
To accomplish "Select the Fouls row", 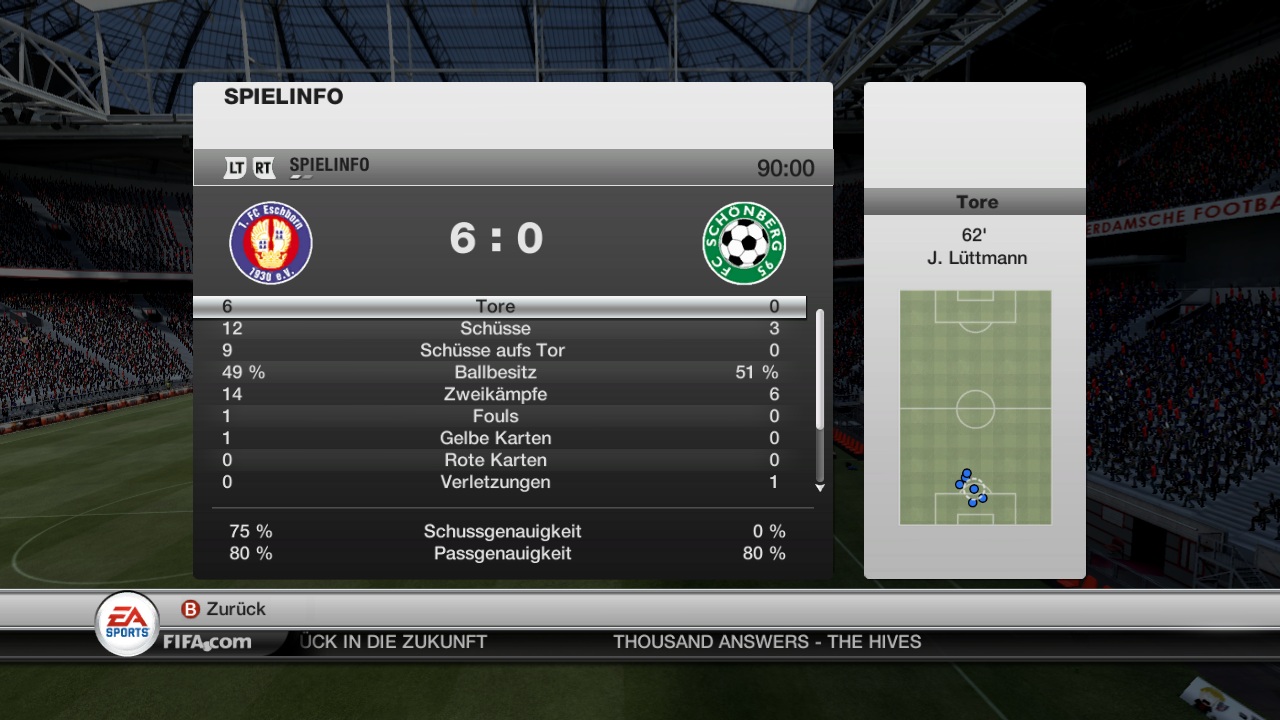I will 496,416.
